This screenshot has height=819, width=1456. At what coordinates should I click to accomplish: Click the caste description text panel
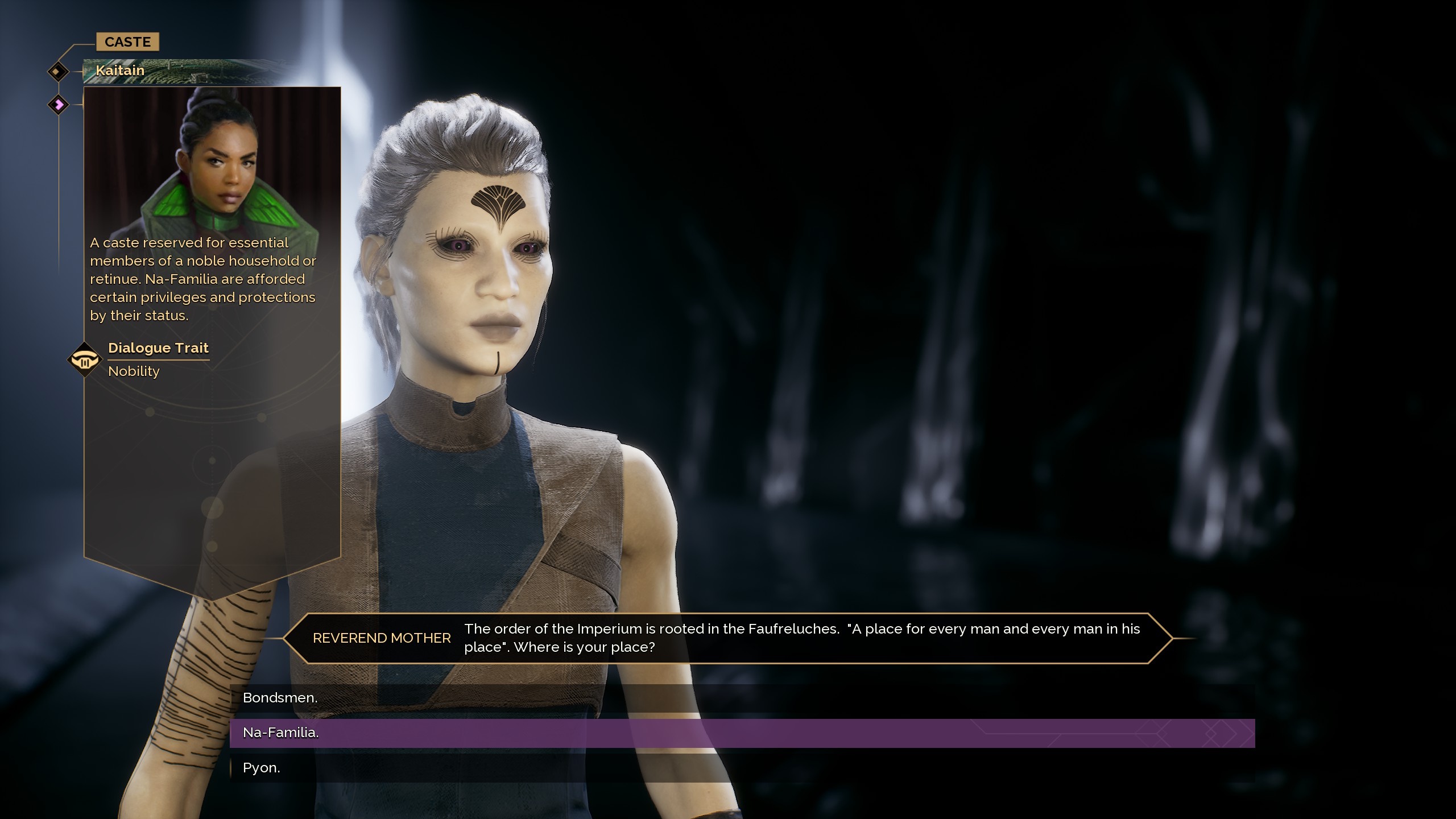tap(203, 279)
